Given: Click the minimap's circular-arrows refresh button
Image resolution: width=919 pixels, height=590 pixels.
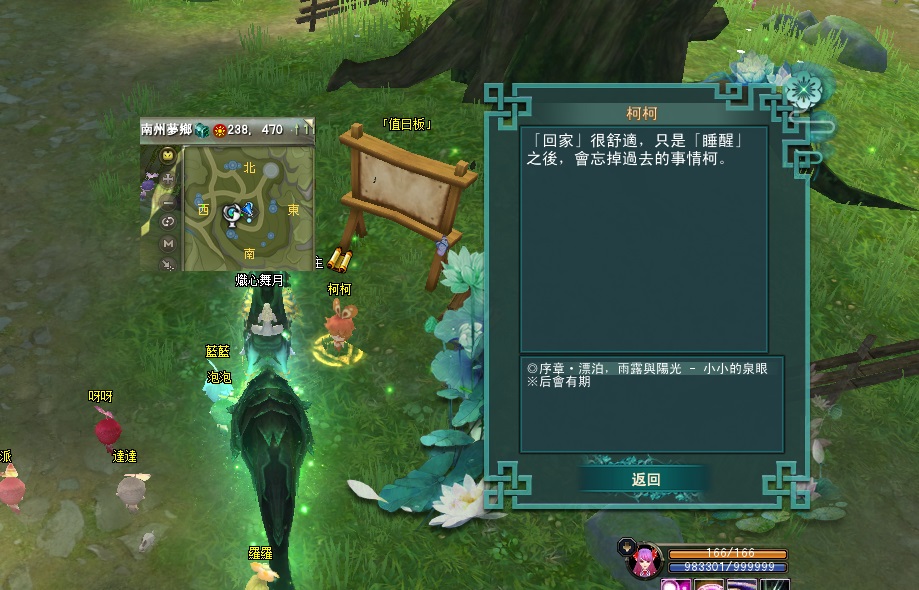Looking at the screenshot, I should [167, 222].
